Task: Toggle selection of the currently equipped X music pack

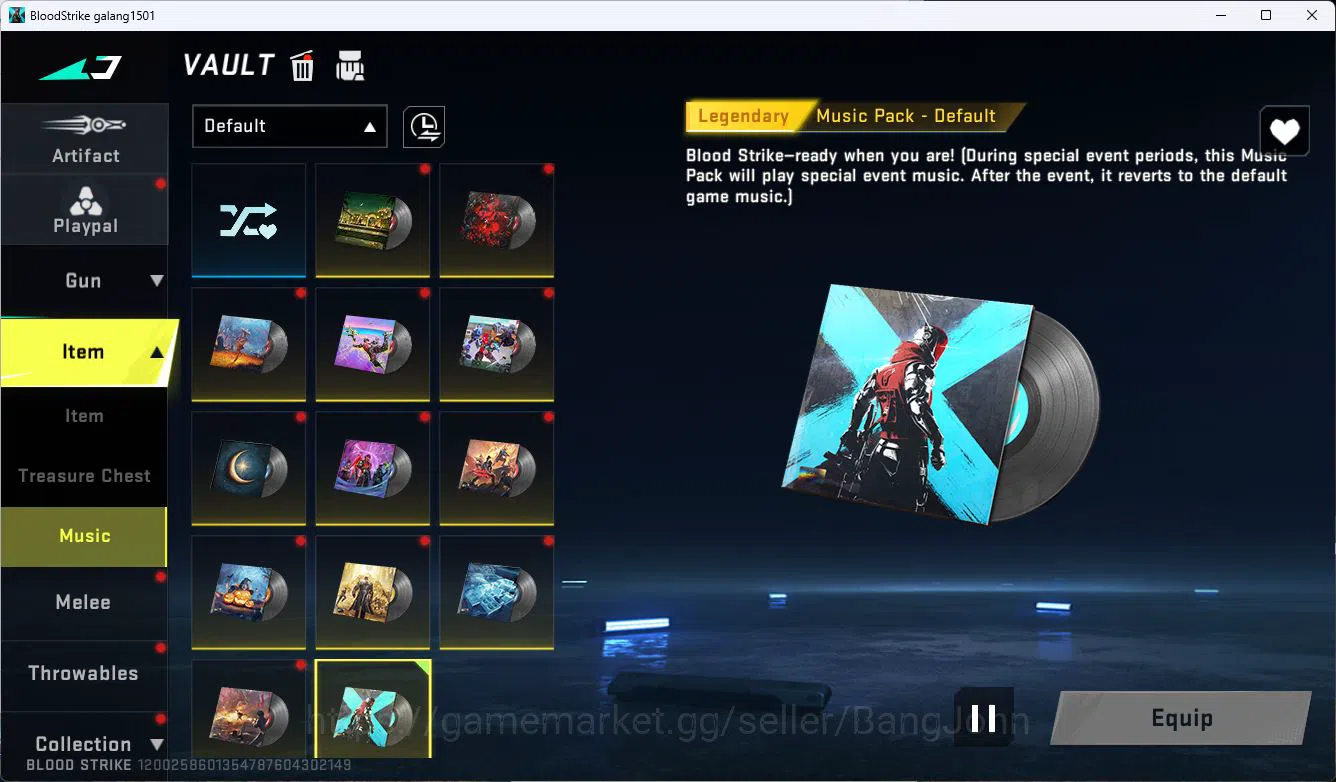Action: pos(372,707)
